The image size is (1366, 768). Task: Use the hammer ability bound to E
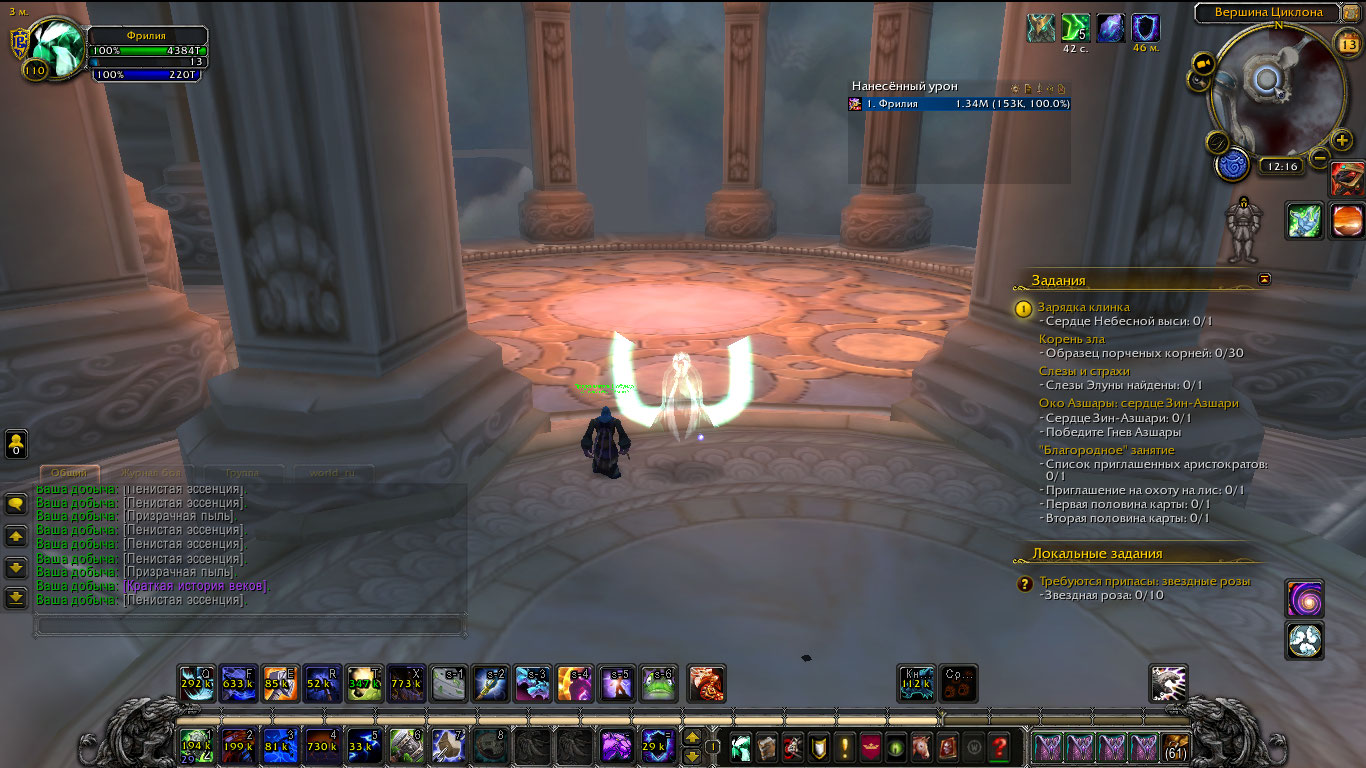280,683
